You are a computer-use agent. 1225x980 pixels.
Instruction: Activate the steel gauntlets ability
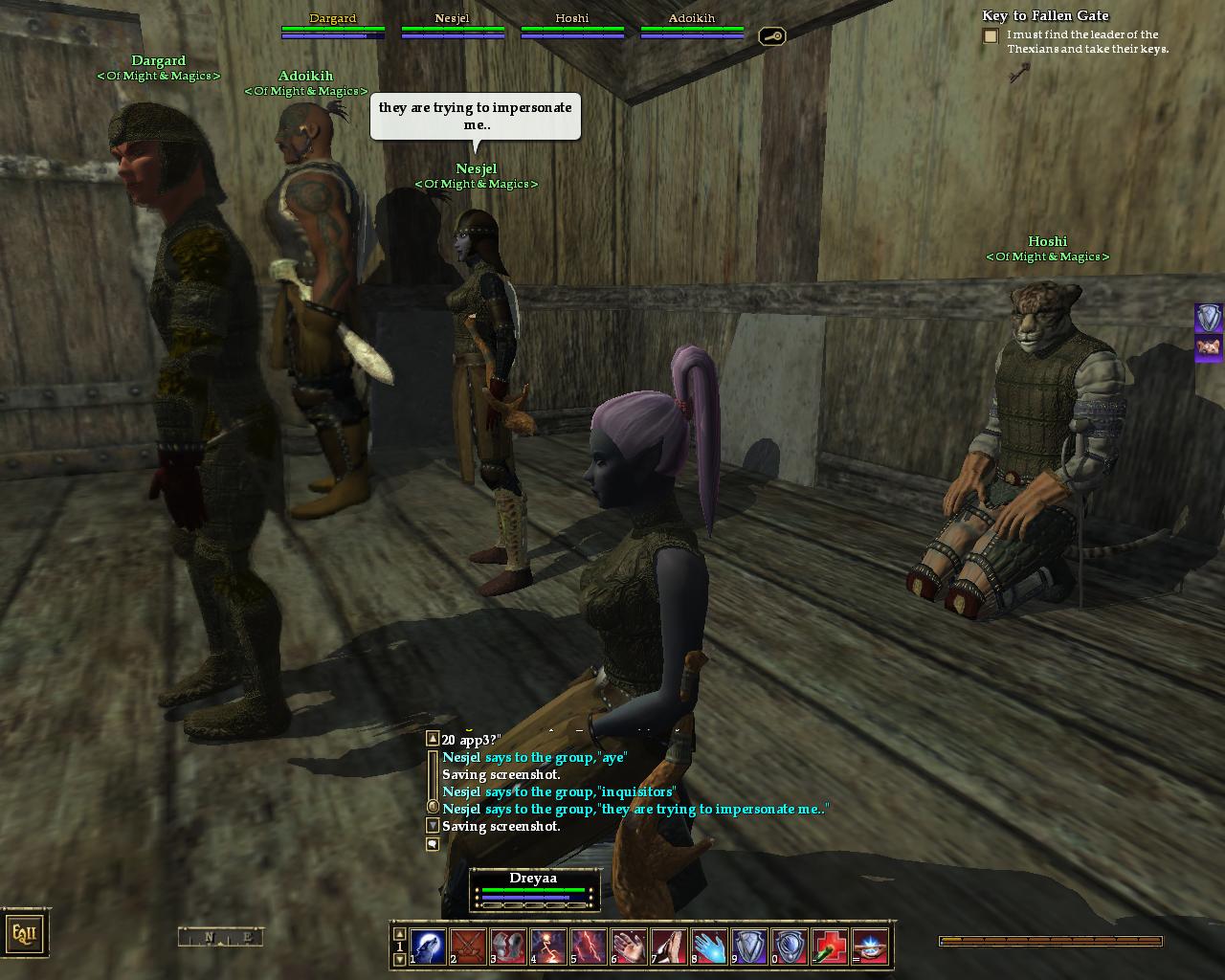pyautogui.click(x=508, y=947)
